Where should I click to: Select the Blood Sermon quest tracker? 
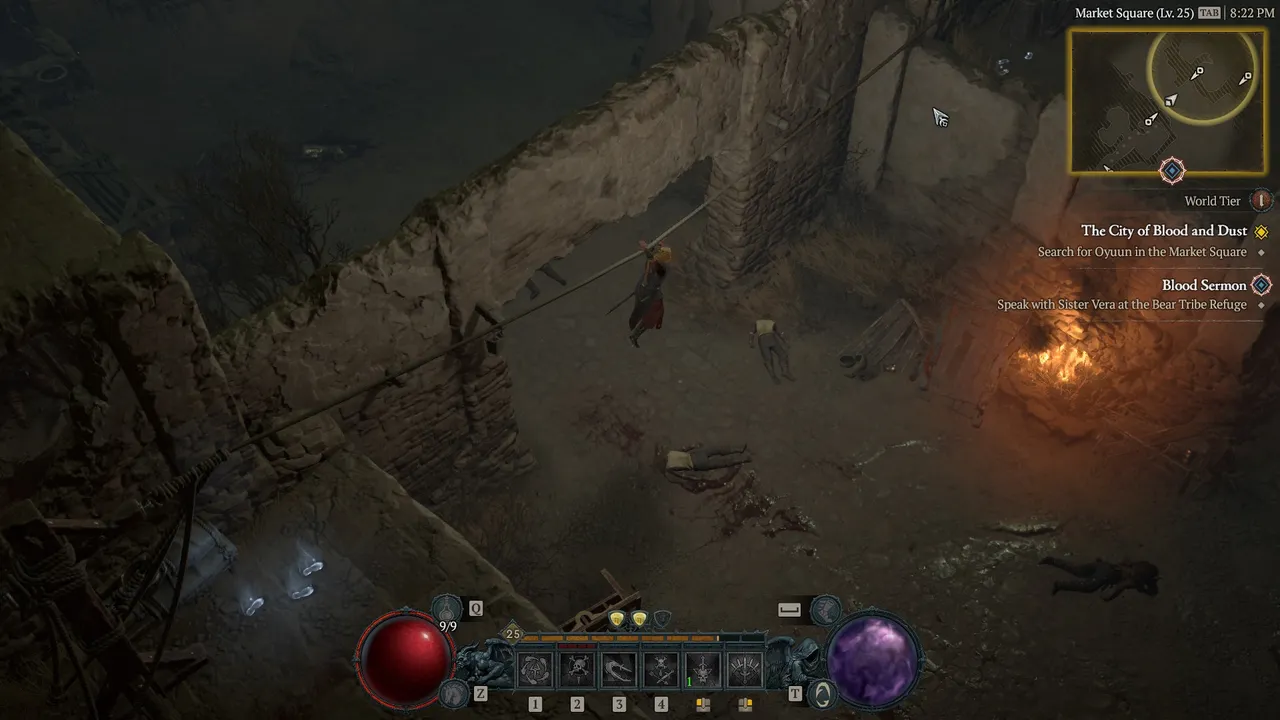(1204, 285)
